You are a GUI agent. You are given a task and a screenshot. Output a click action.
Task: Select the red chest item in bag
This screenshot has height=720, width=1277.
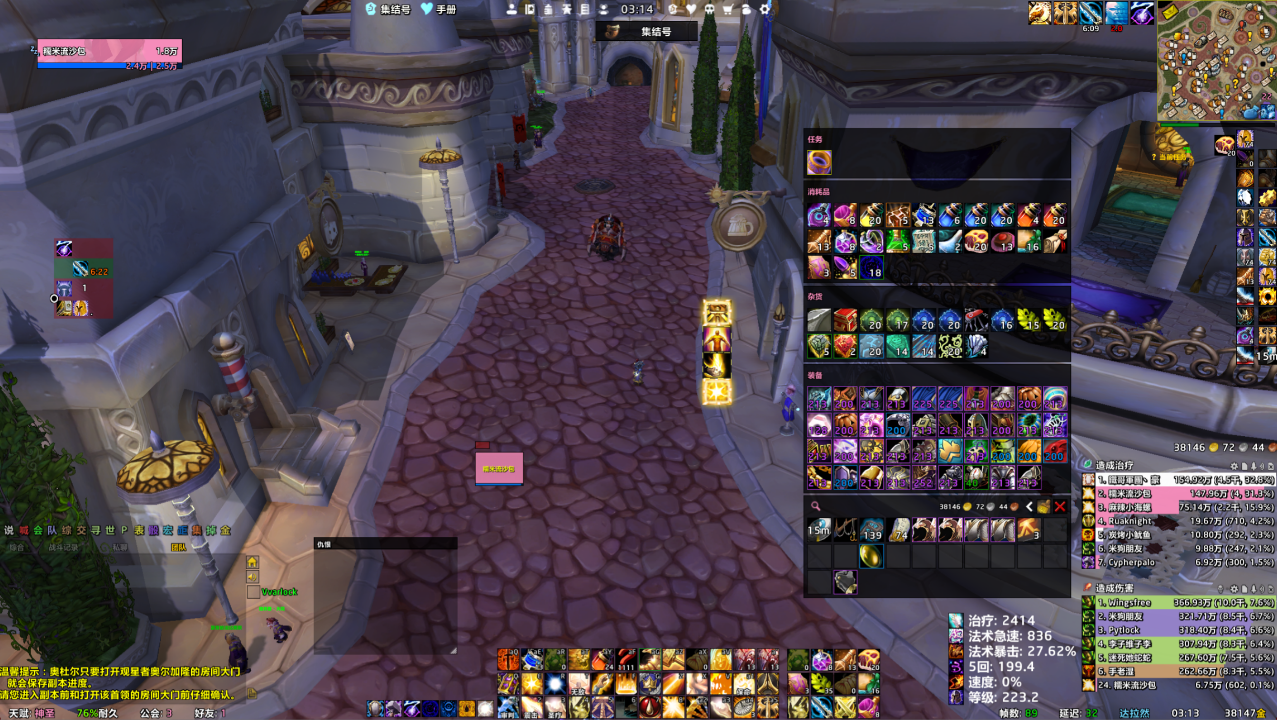coord(845,320)
